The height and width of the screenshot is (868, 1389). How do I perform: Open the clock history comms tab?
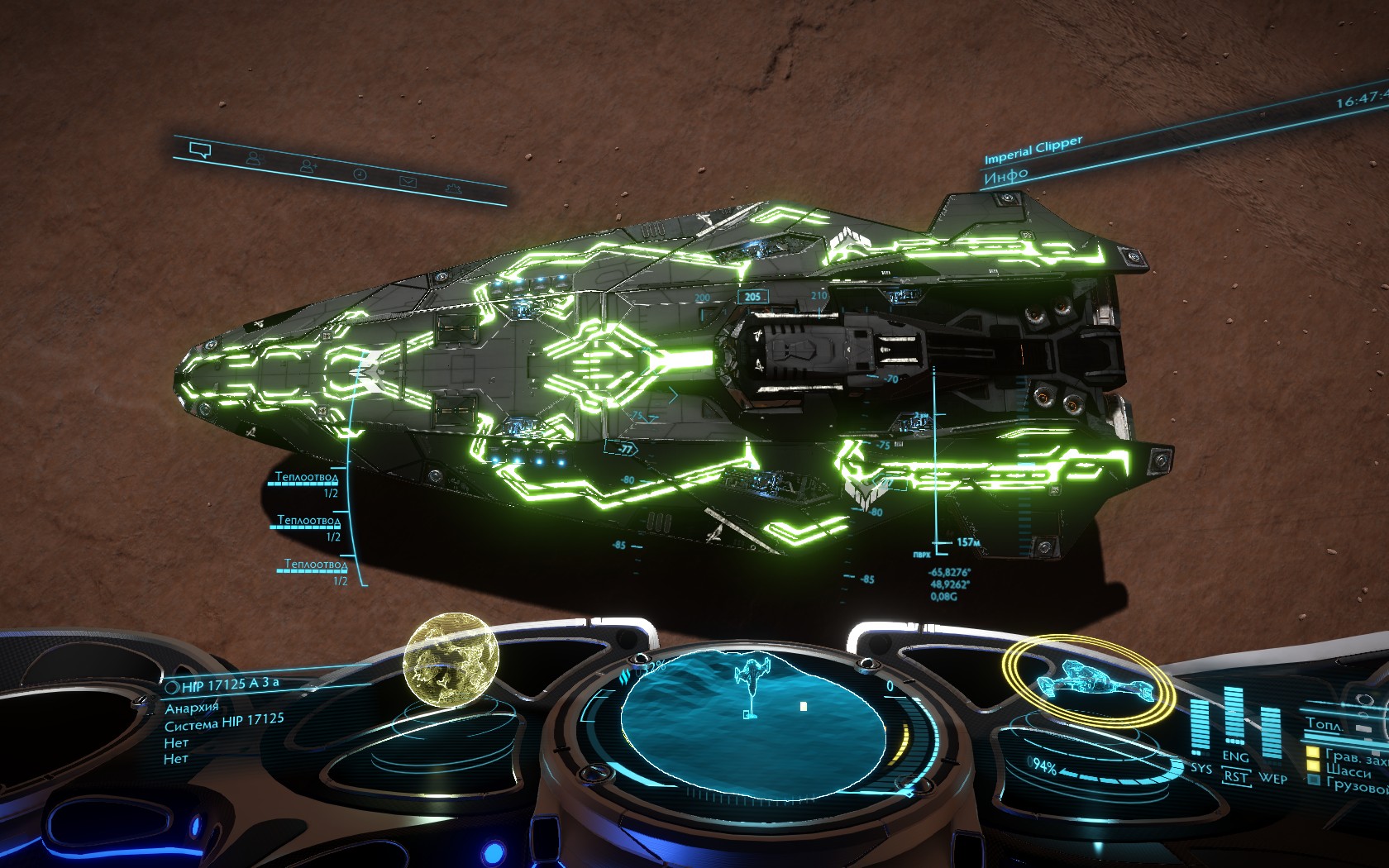coord(360,174)
